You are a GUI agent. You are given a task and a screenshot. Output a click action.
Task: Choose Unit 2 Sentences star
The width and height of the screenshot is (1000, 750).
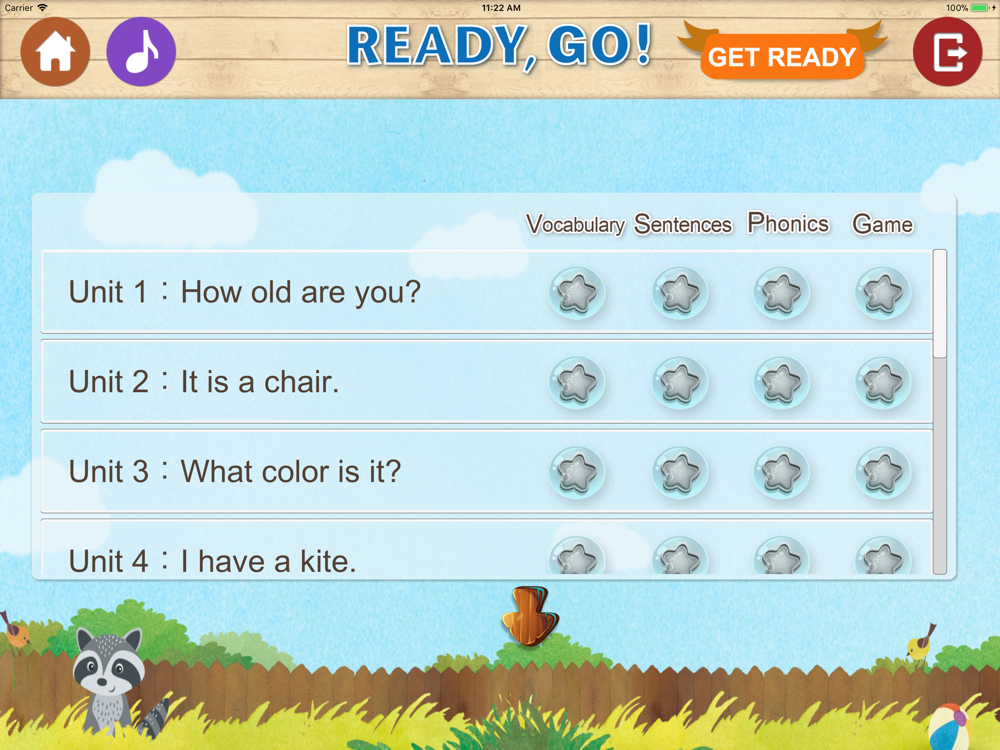tap(680, 382)
